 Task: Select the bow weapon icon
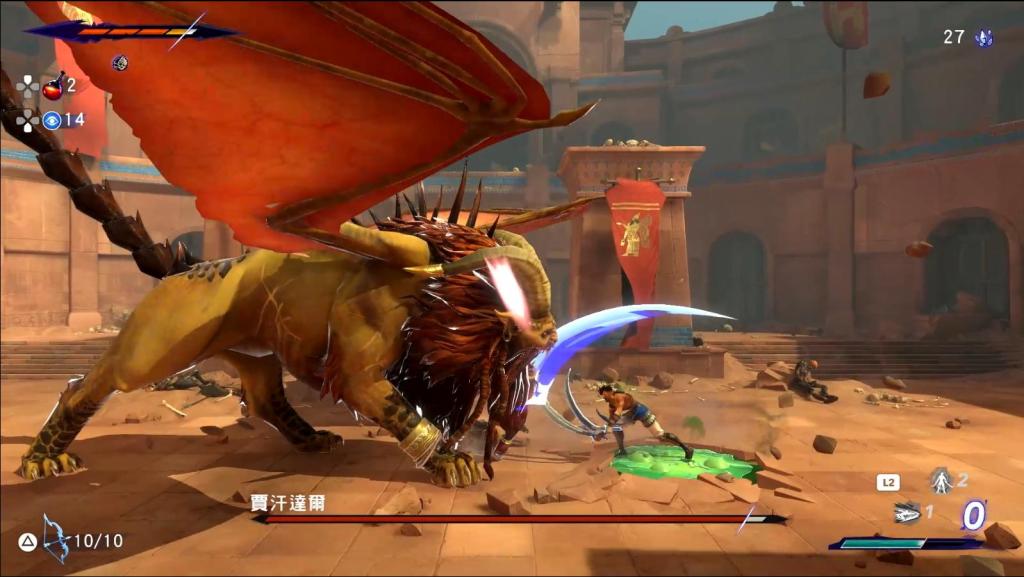click(56, 538)
